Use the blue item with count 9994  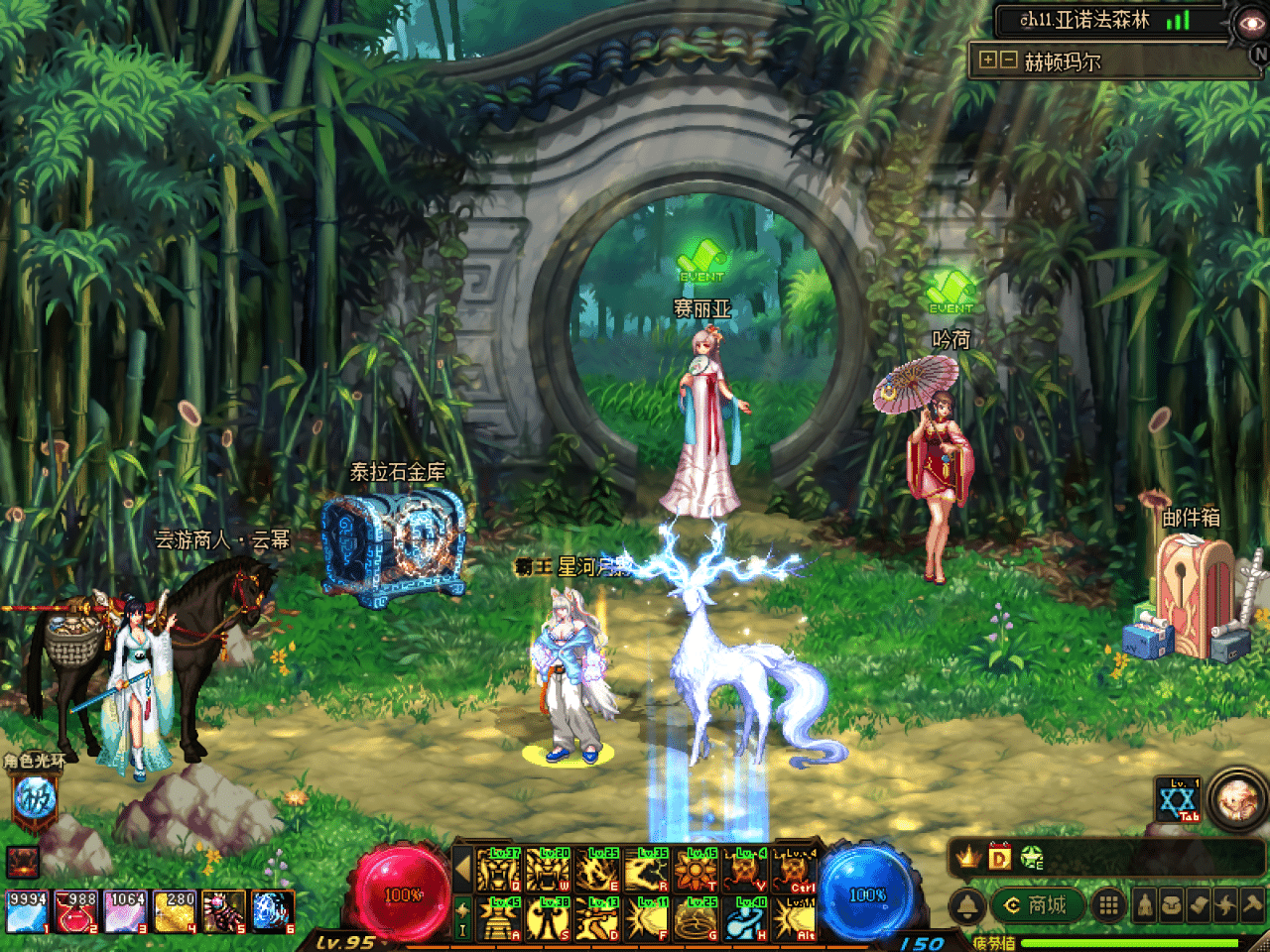point(27,911)
